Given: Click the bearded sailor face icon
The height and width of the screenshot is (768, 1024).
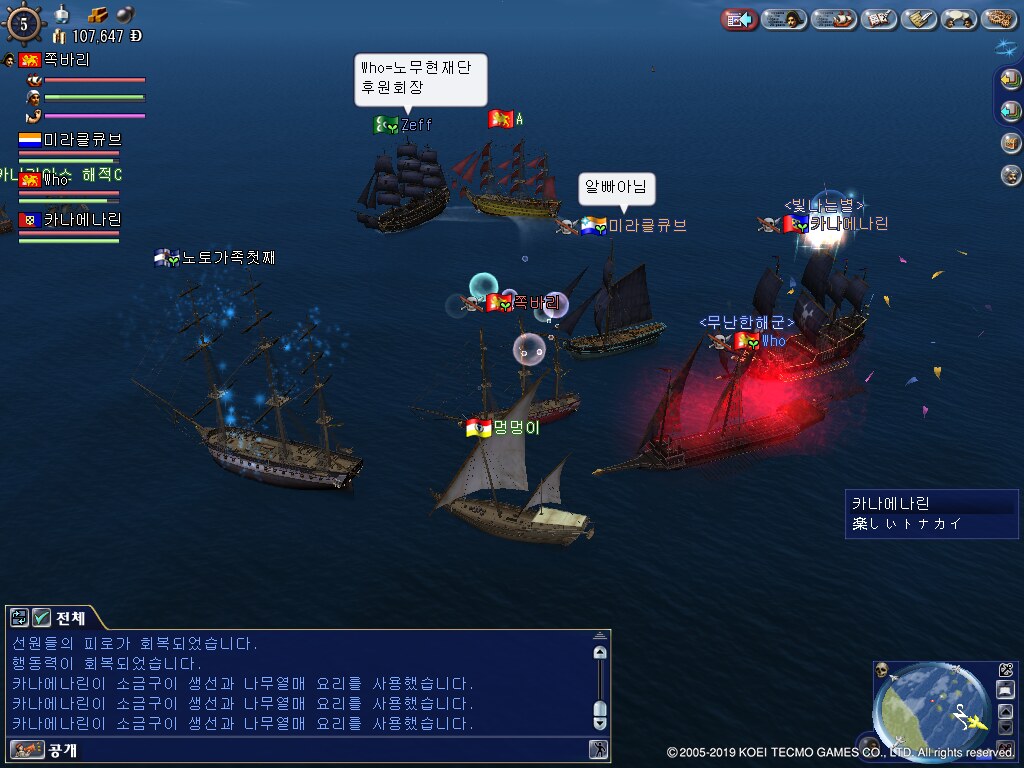Looking at the screenshot, I should 1011,175.
